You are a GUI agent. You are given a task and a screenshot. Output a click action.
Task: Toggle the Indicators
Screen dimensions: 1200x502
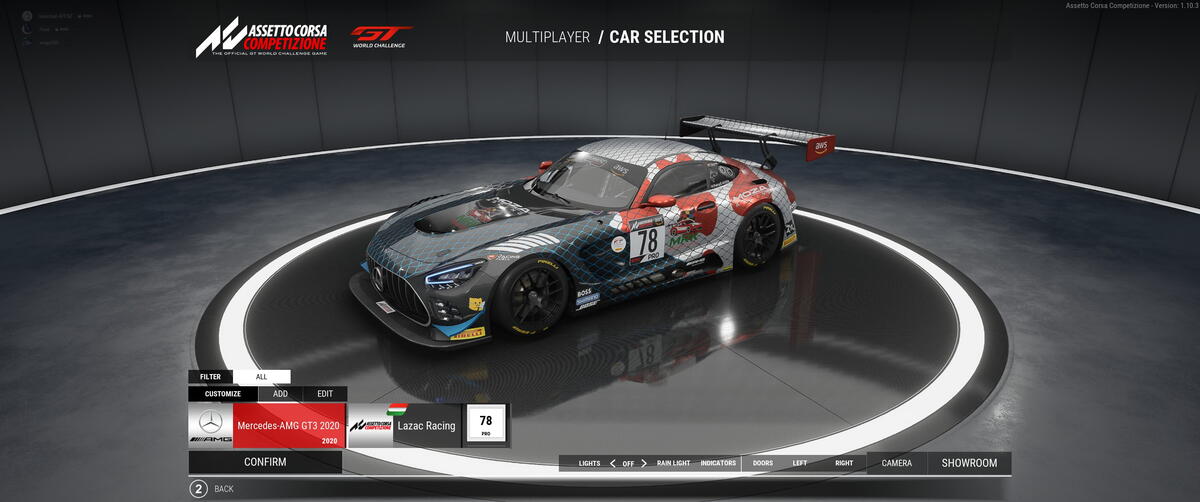pos(718,463)
